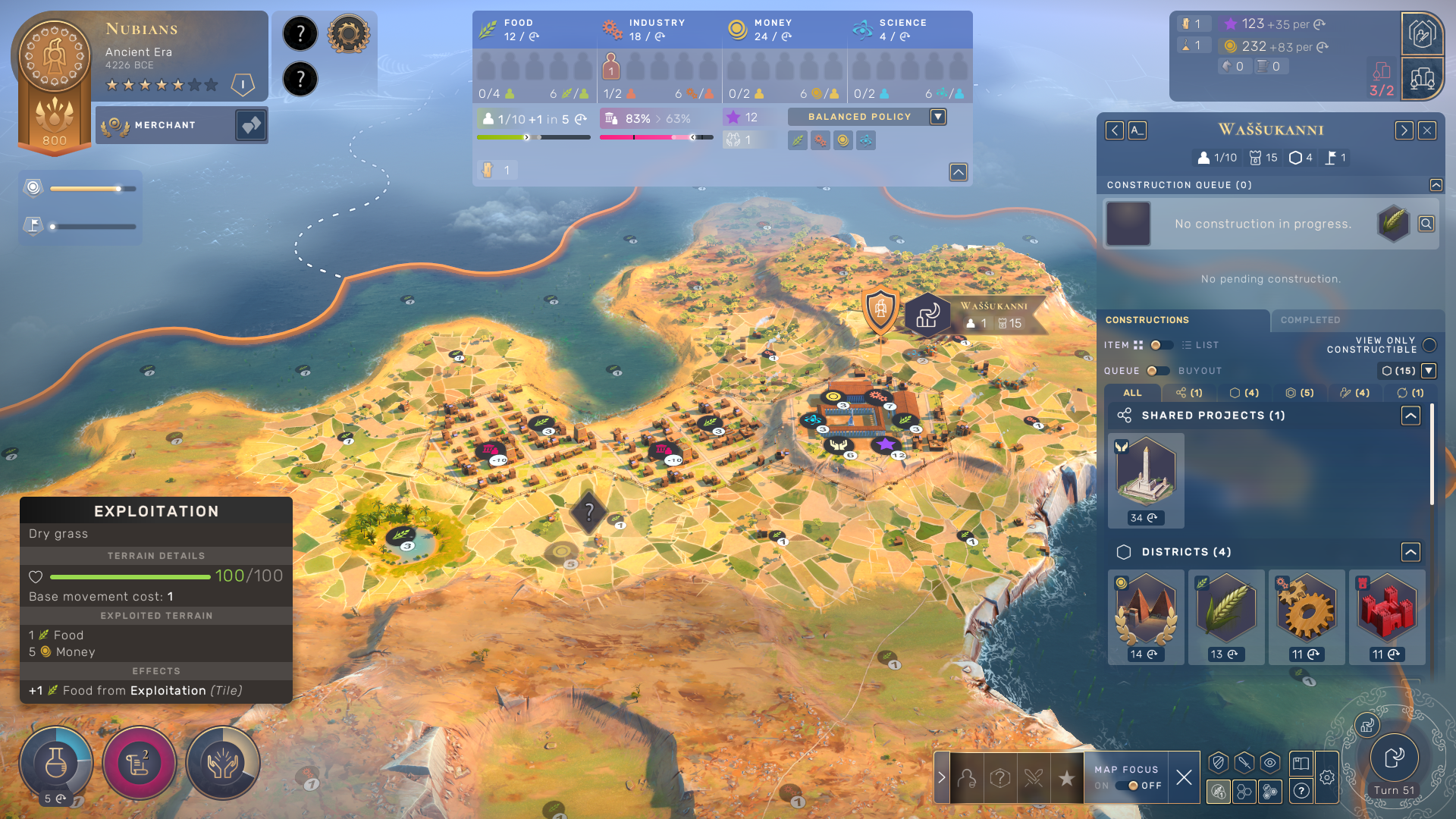Toggle the View Only Constructible option
The width and height of the screenshot is (1456, 819).
click(1429, 345)
